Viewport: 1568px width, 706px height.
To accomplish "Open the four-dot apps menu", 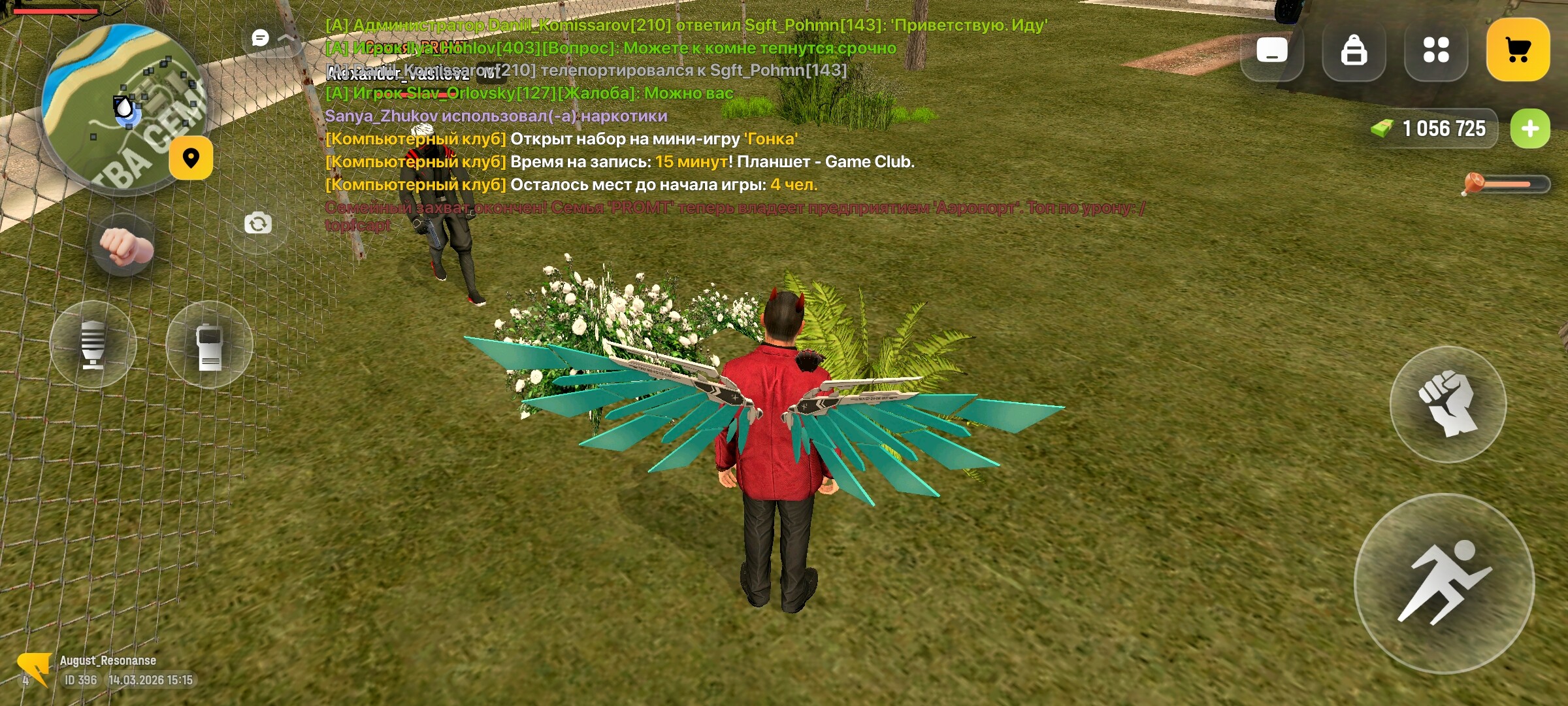I will tap(1436, 50).
